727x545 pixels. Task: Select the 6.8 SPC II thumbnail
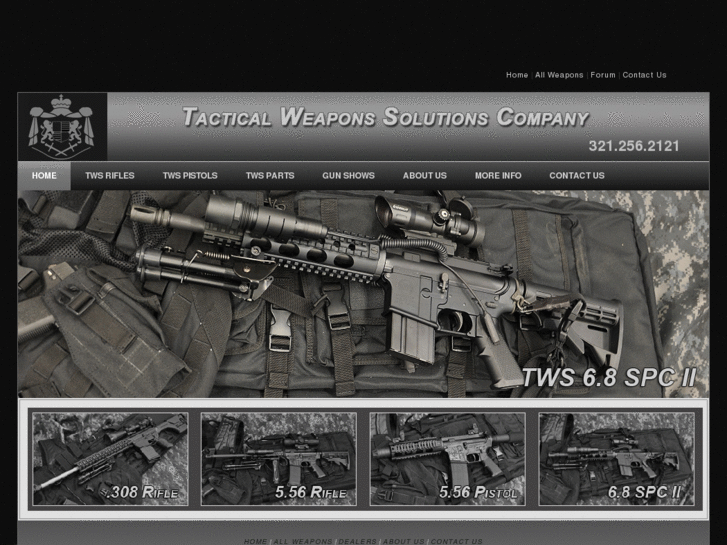coord(616,459)
